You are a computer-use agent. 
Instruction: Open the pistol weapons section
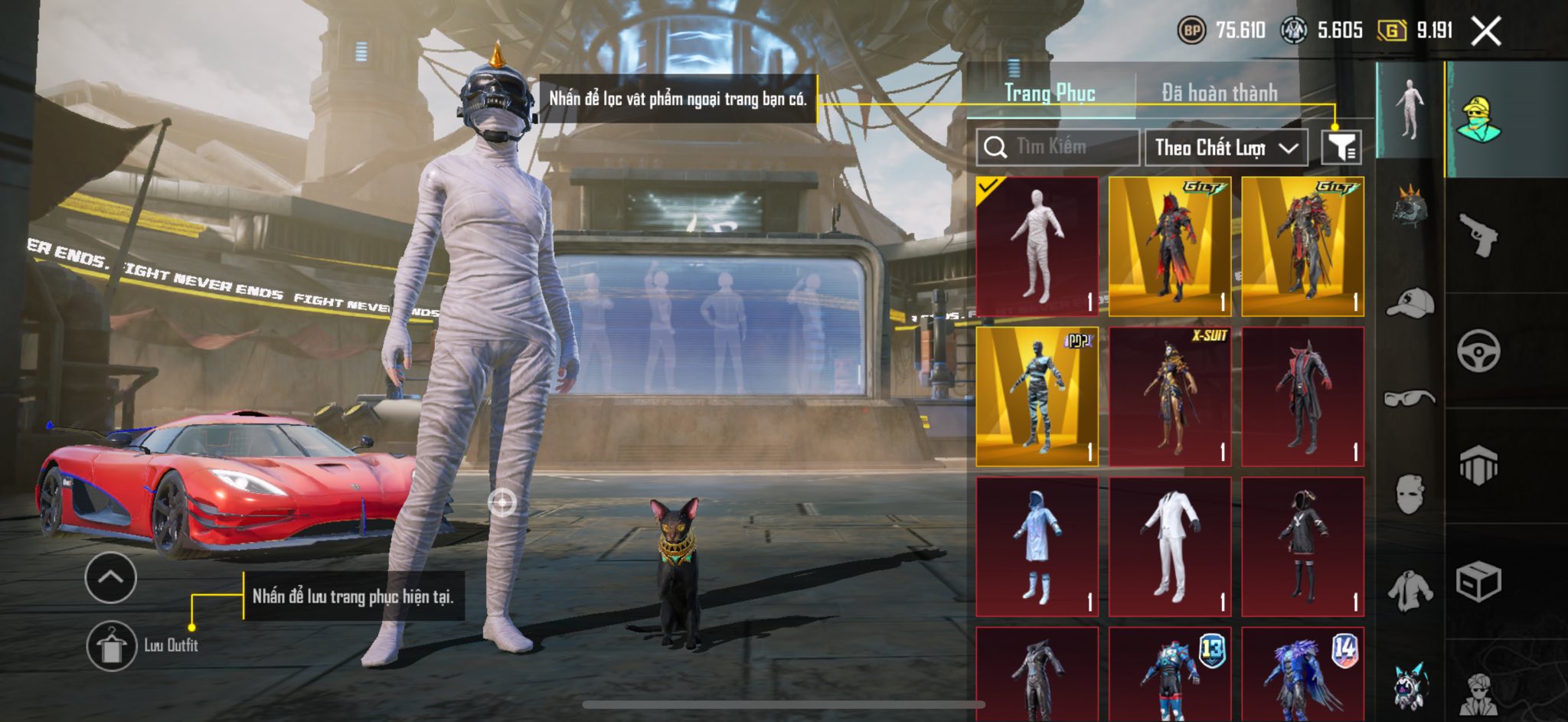(1478, 235)
